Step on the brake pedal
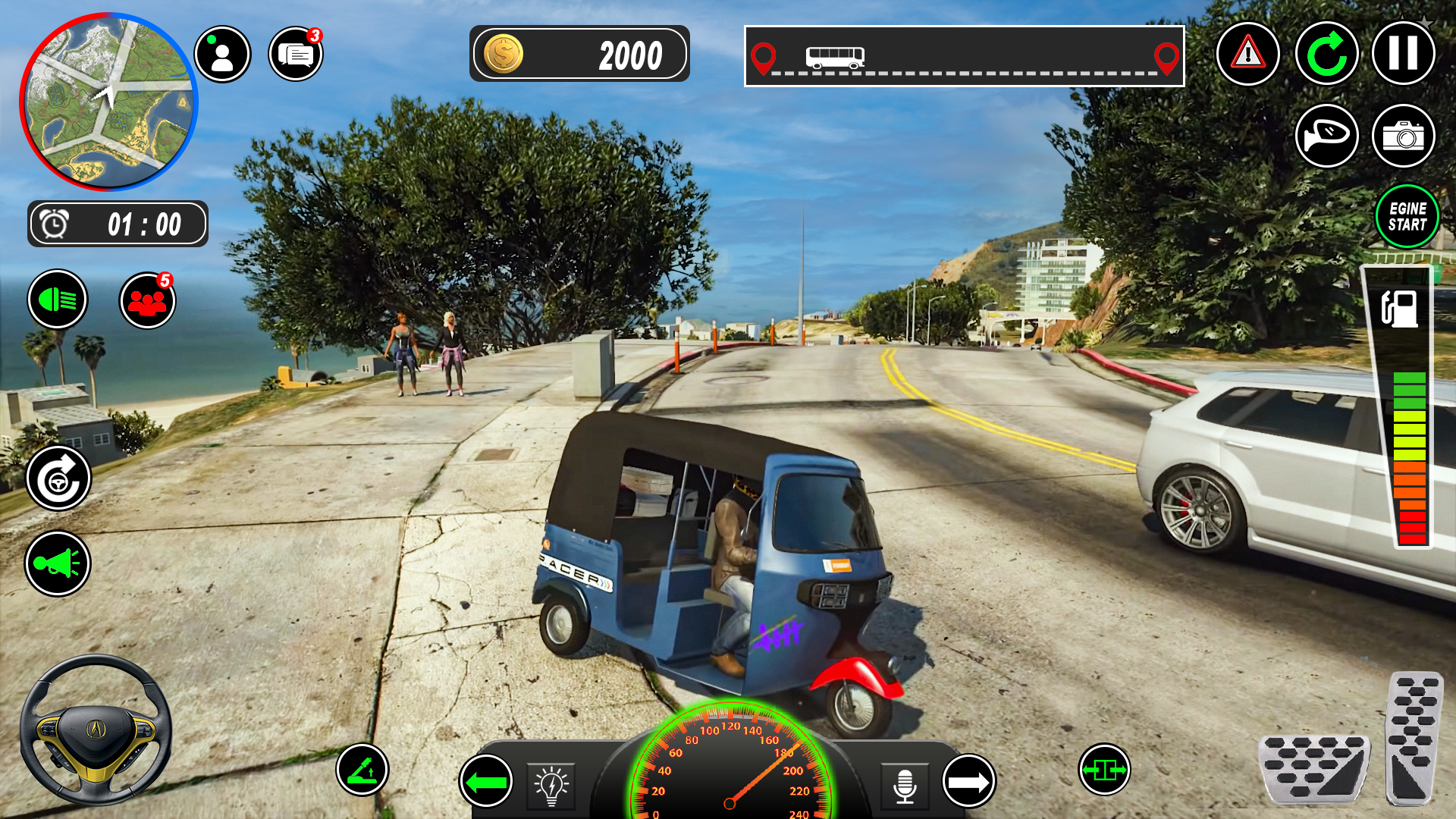Viewport: 1456px width, 819px height. pyautogui.click(x=1313, y=768)
